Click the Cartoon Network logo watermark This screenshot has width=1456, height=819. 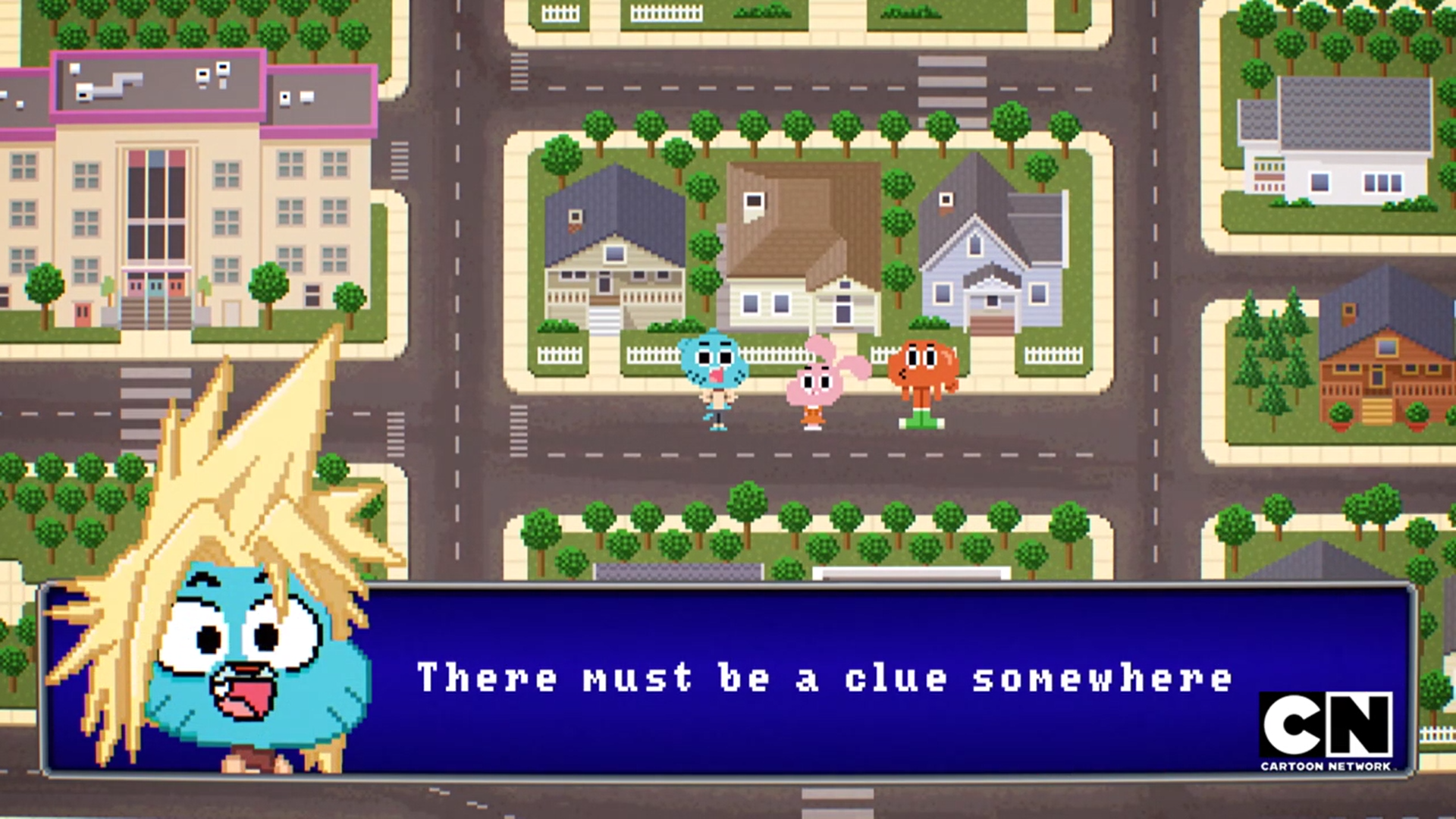click(1326, 731)
